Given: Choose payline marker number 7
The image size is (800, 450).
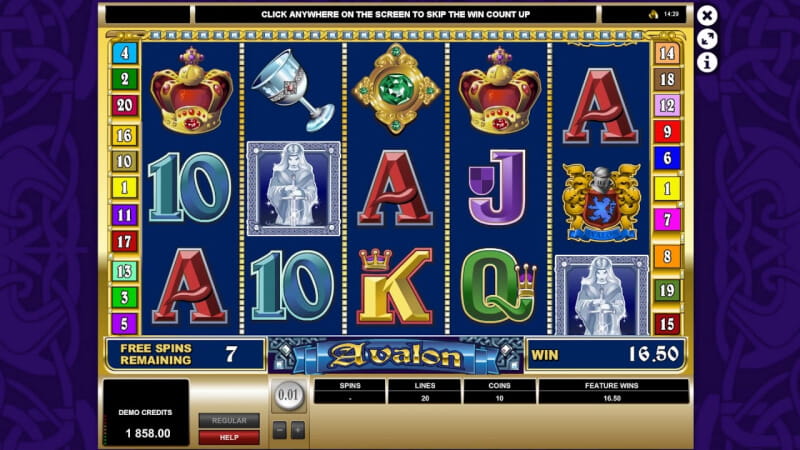Looking at the screenshot, I should tap(667, 219).
